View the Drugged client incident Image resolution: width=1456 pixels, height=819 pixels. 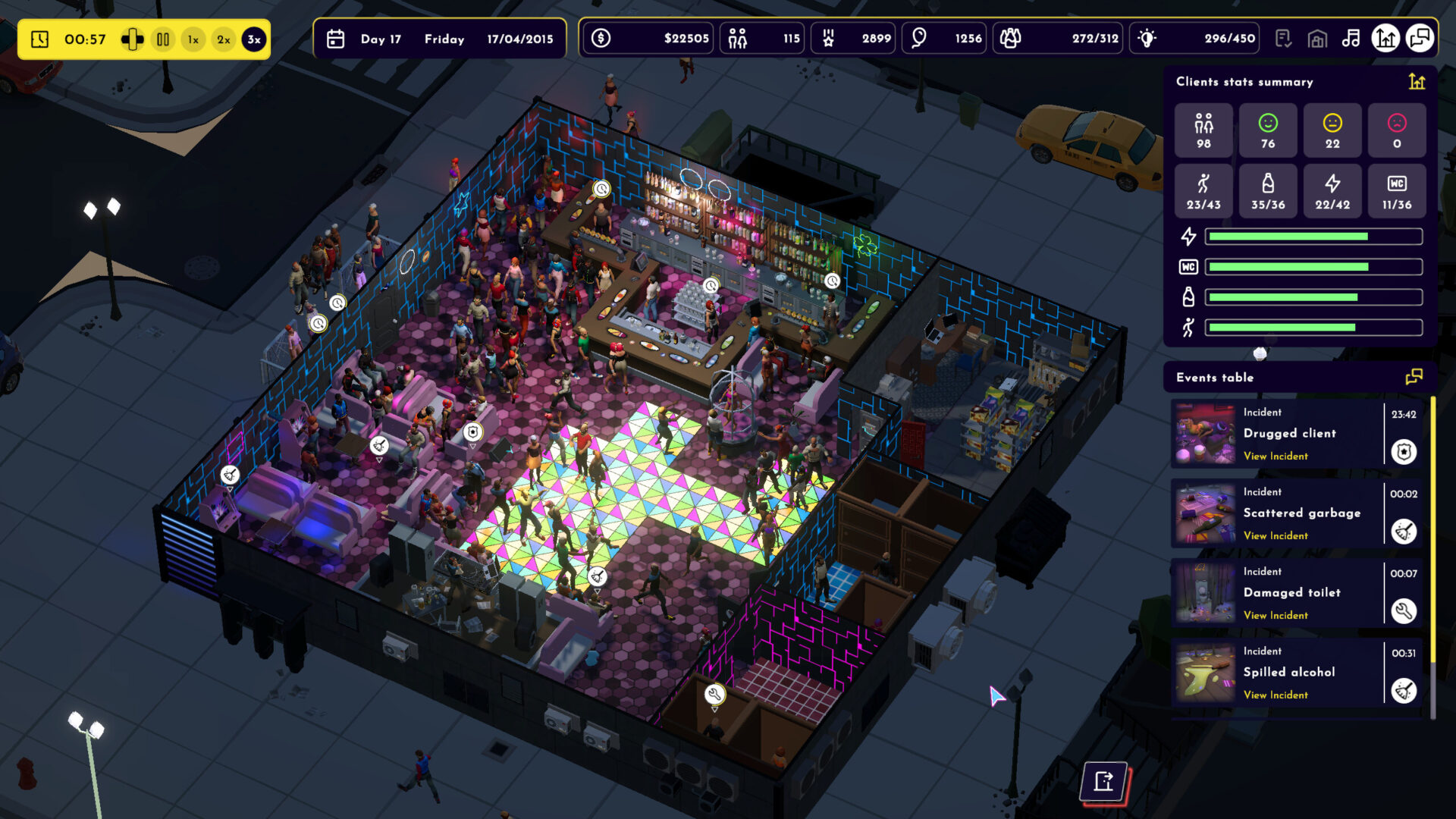tap(1276, 457)
